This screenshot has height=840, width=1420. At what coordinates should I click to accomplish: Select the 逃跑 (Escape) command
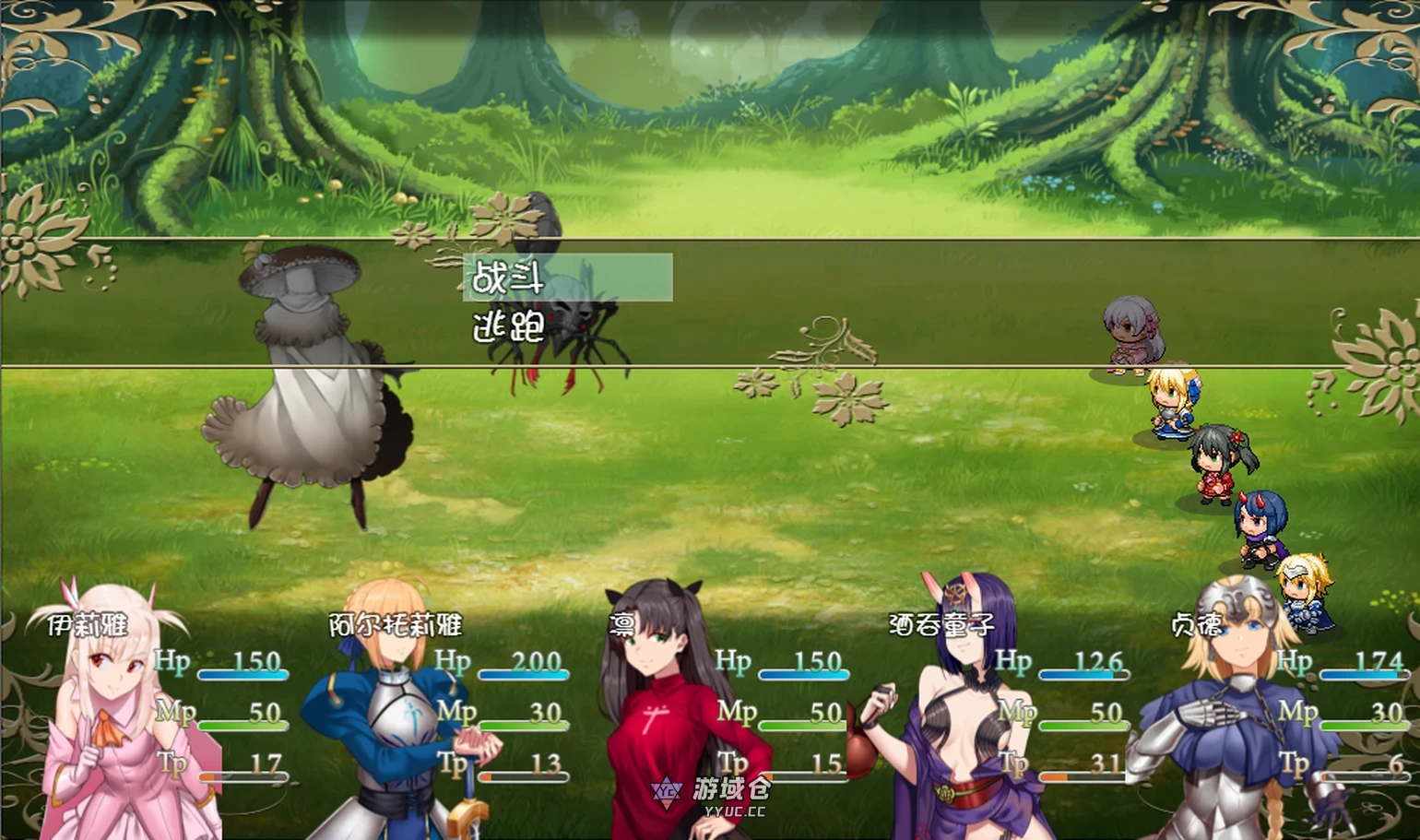(x=509, y=327)
